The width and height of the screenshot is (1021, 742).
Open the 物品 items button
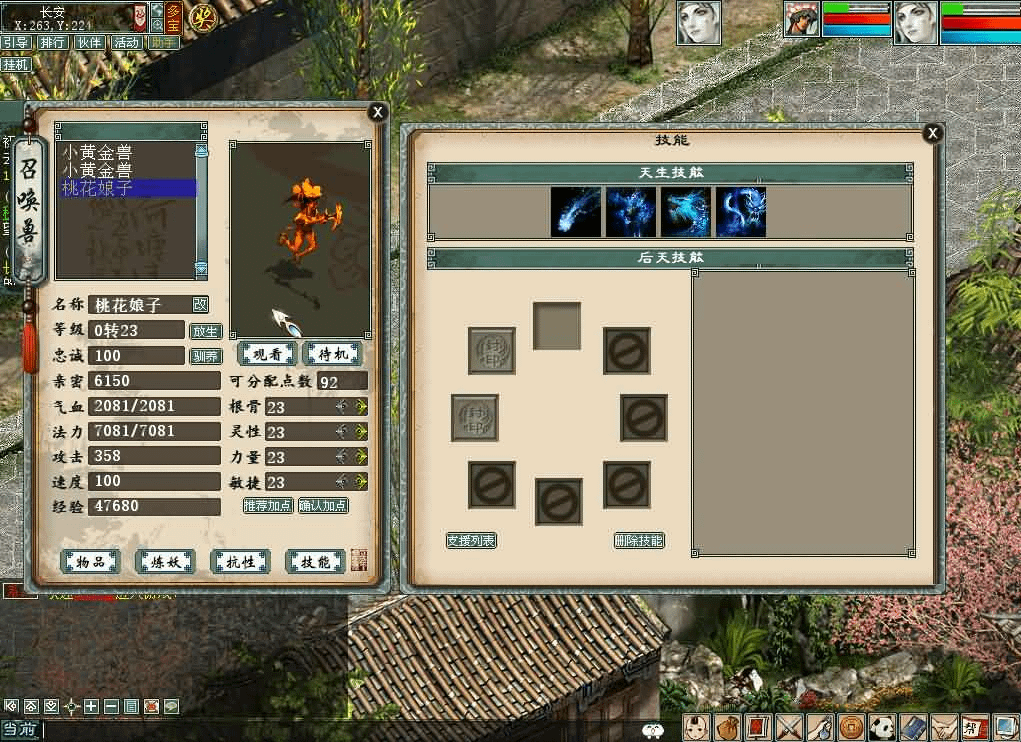[x=91, y=562]
